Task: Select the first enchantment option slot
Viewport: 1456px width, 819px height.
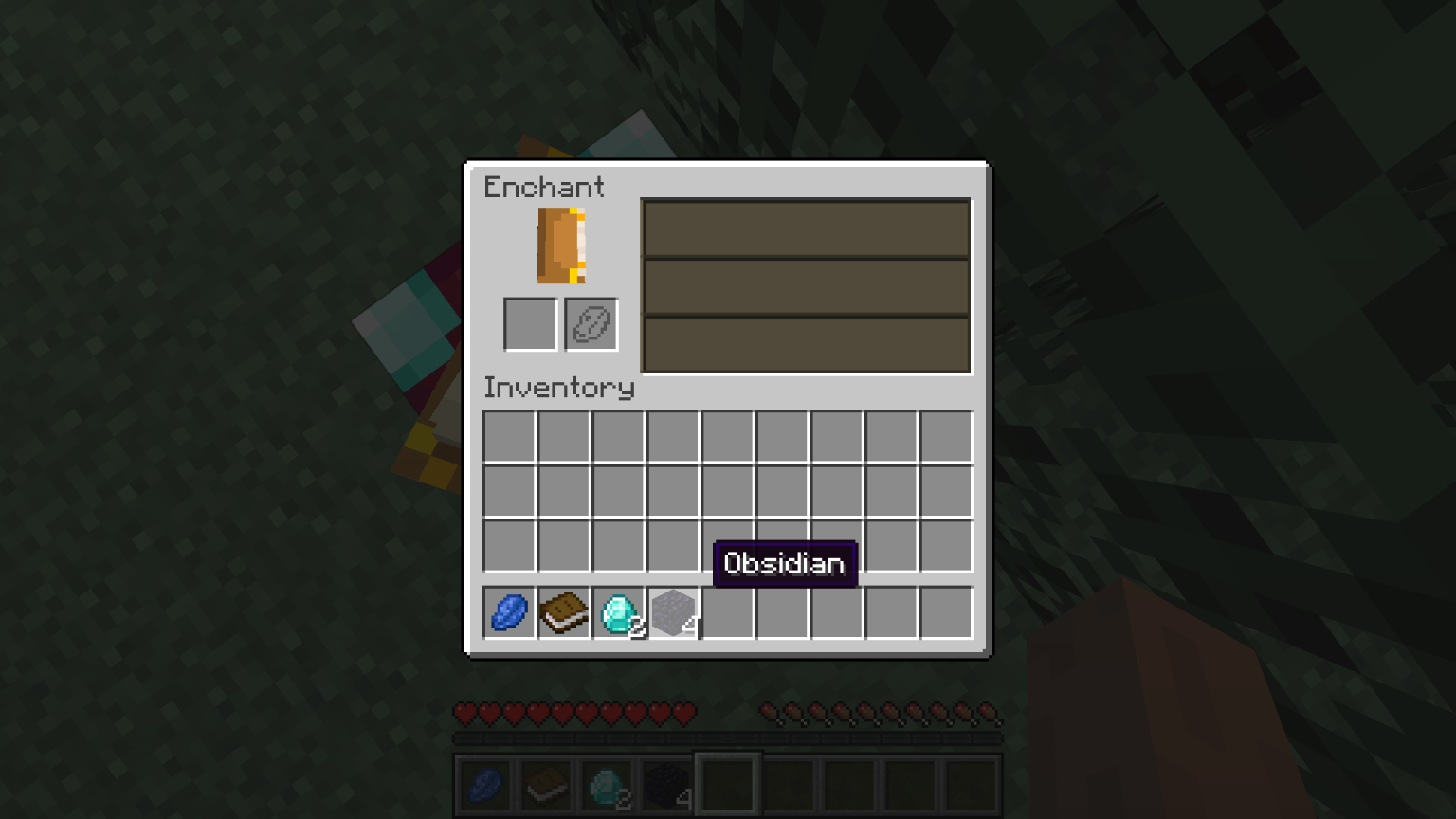Action: pyautogui.click(x=806, y=227)
